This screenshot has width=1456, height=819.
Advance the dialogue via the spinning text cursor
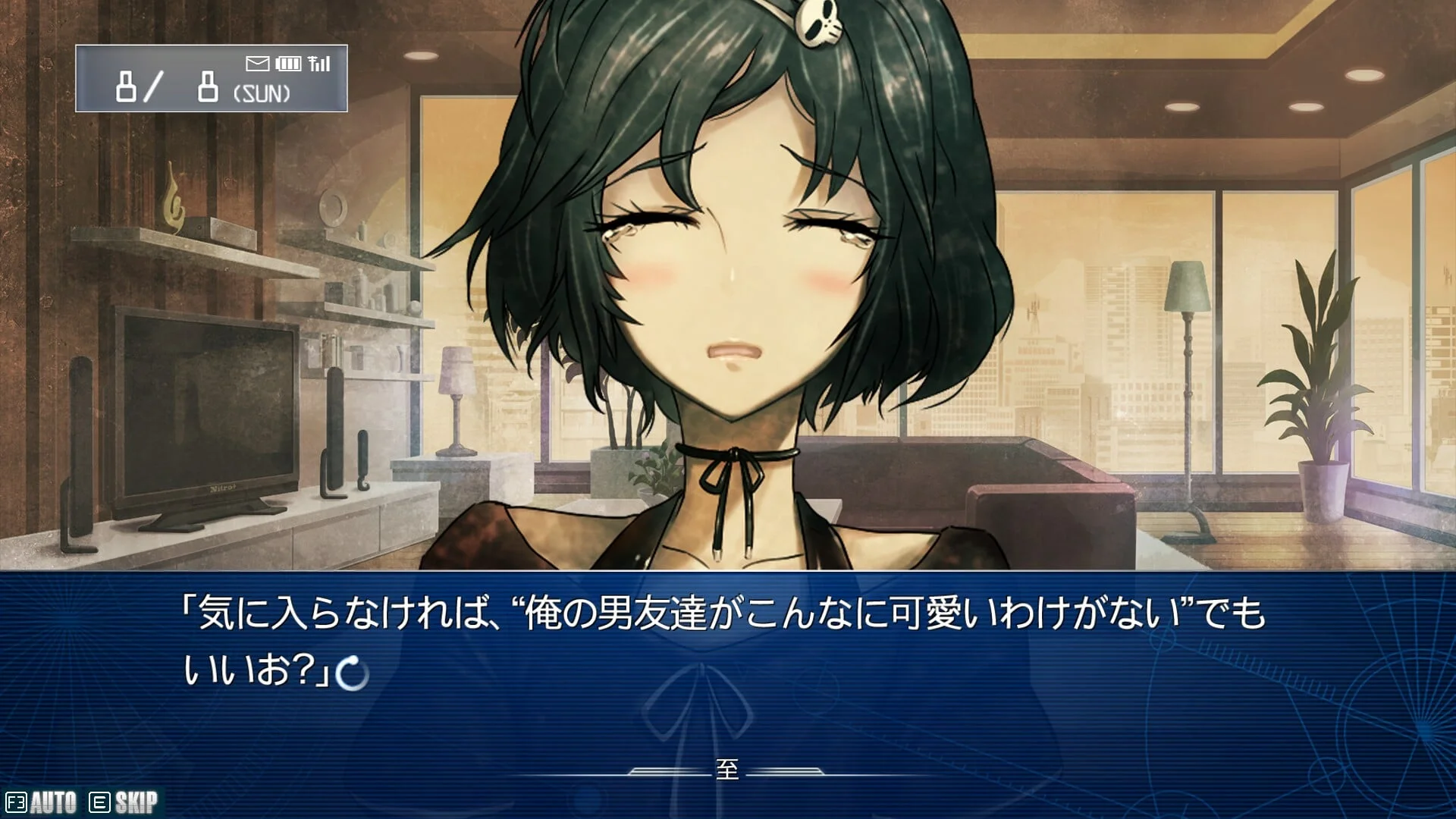tap(352, 673)
